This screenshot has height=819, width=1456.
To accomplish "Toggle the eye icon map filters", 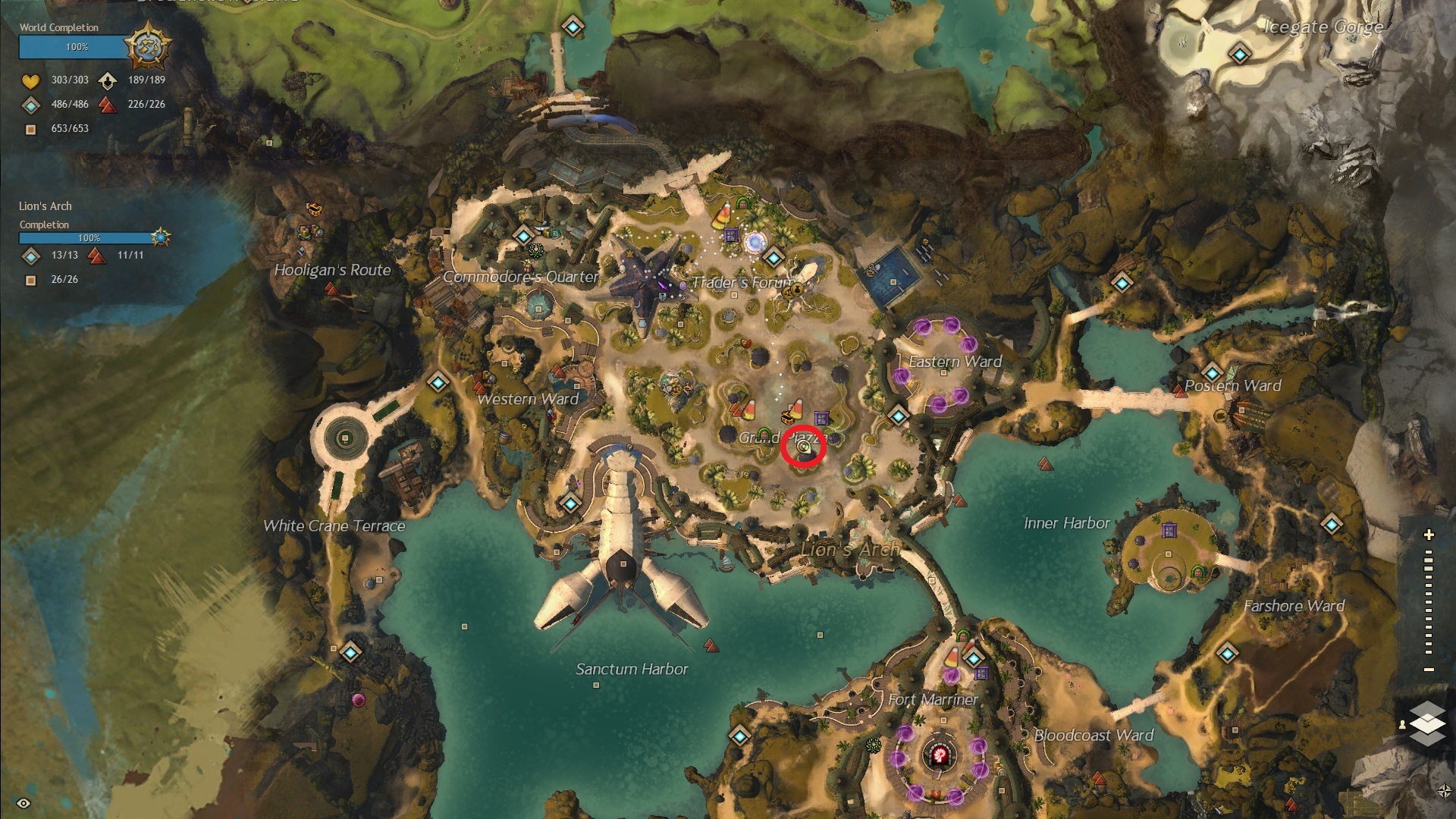I will pyautogui.click(x=24, y=803).
